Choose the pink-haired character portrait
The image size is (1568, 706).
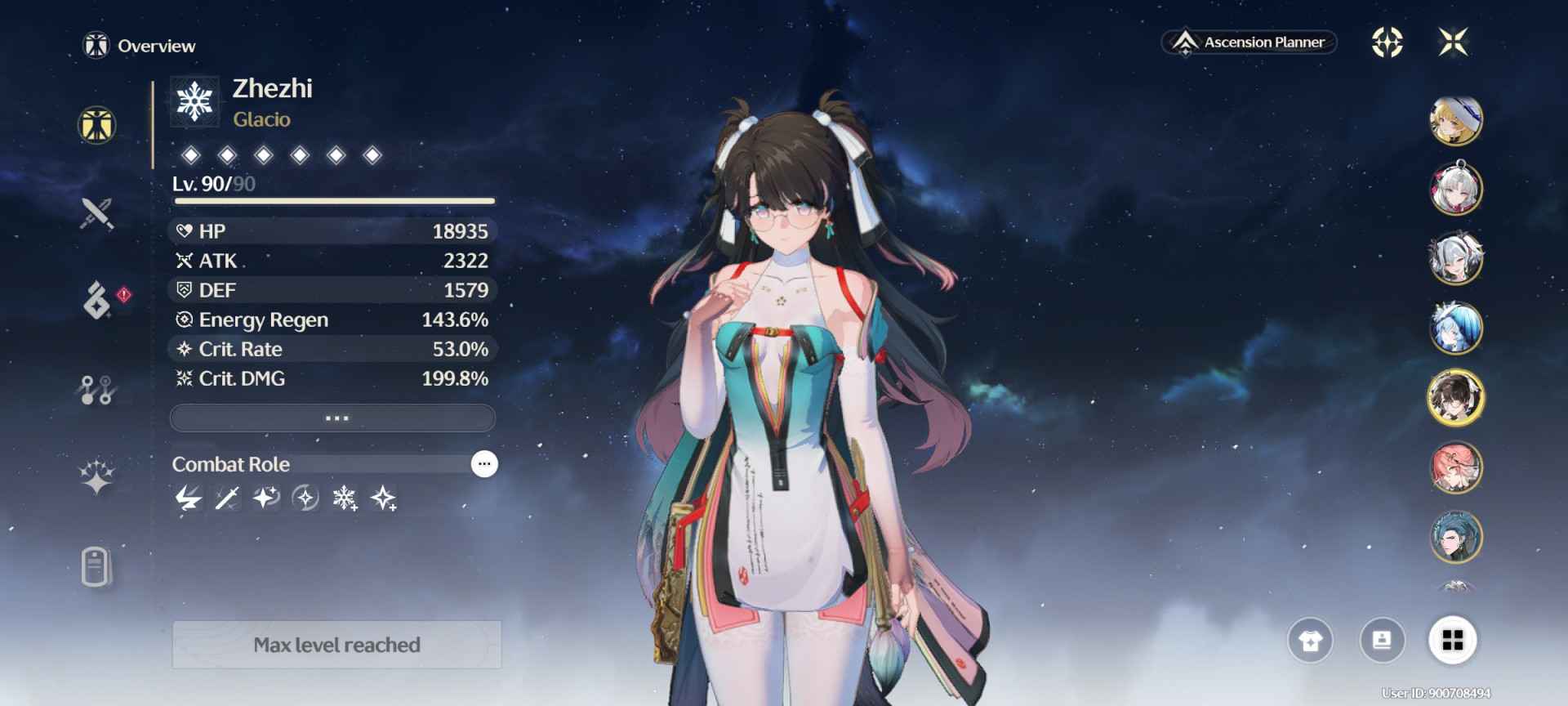click(x=1455, y=467)
